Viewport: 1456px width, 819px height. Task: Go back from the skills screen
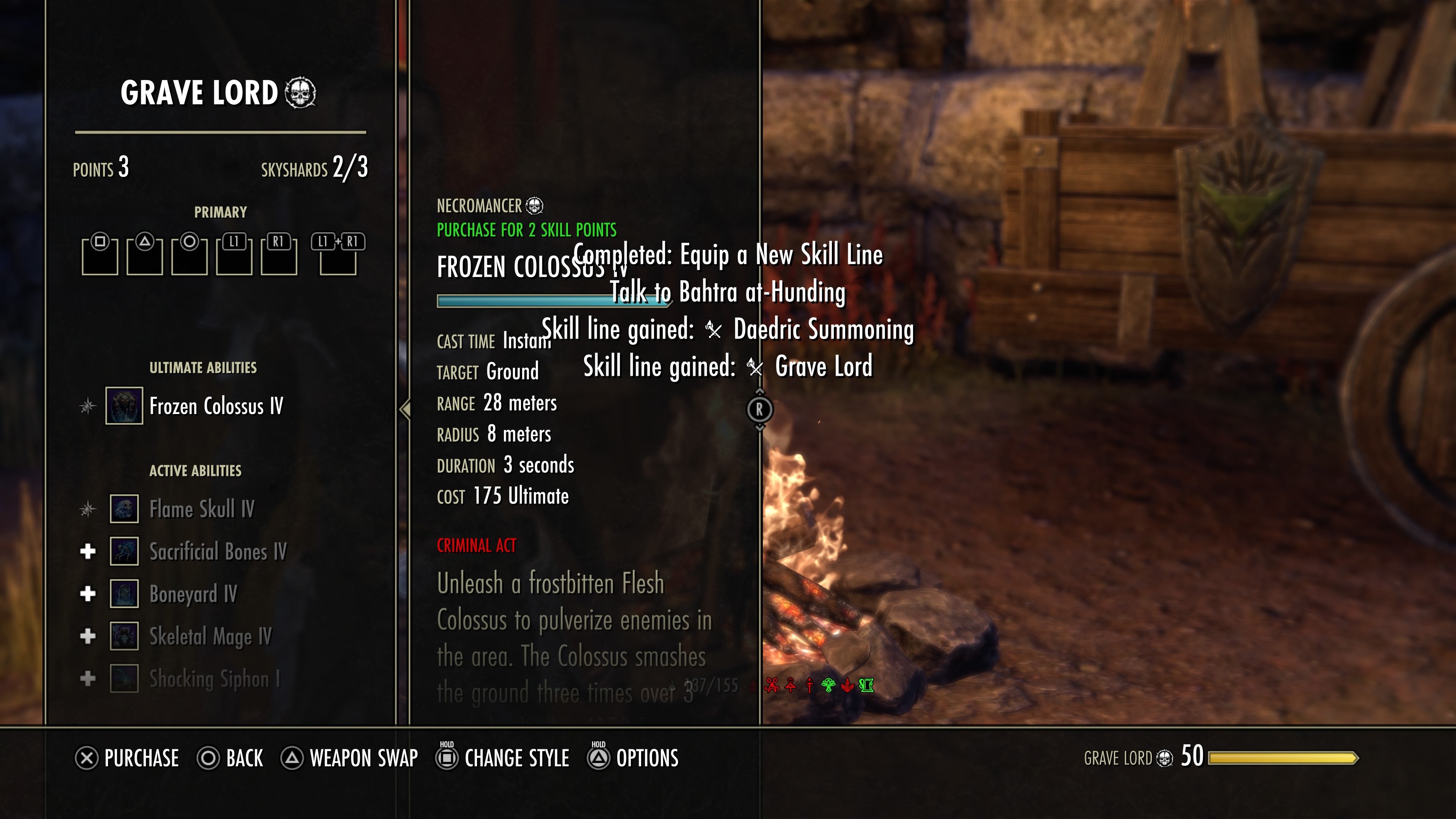coord(230,758)
